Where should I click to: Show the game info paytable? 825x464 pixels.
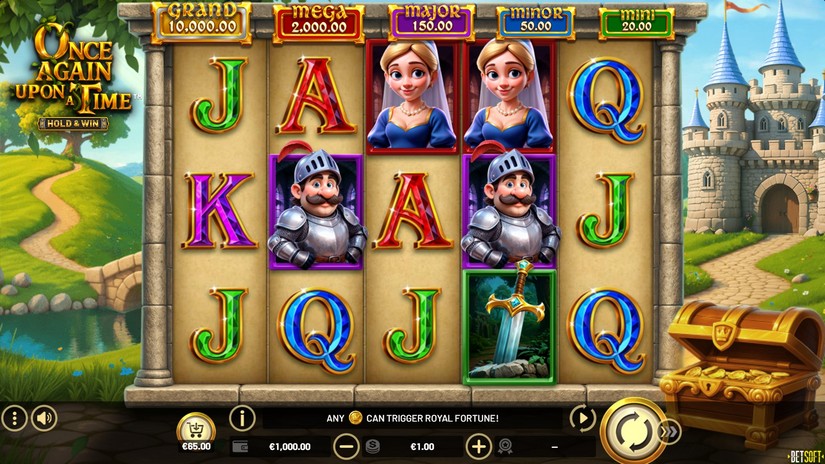(242, 418)
